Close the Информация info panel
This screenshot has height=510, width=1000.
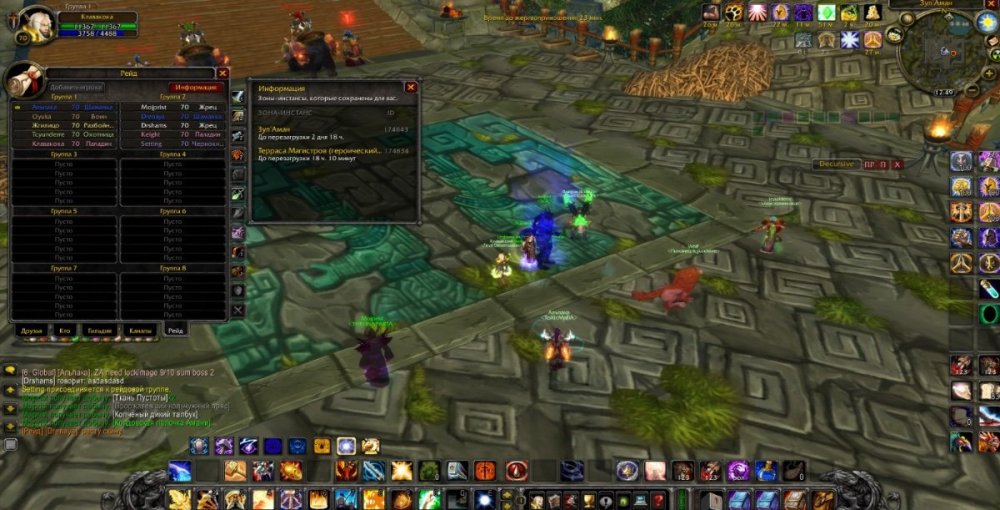pos(410,88)
